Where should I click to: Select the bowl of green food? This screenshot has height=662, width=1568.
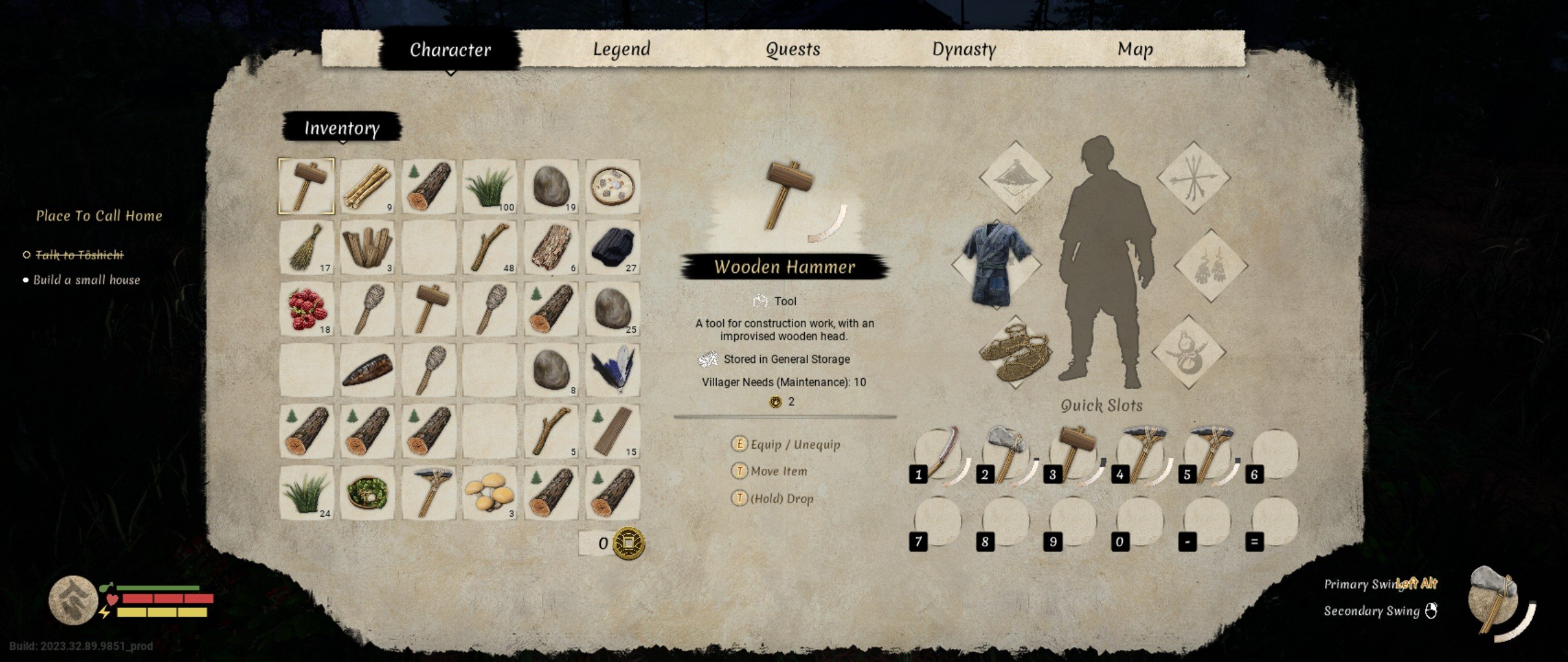[x=367, y=493]
